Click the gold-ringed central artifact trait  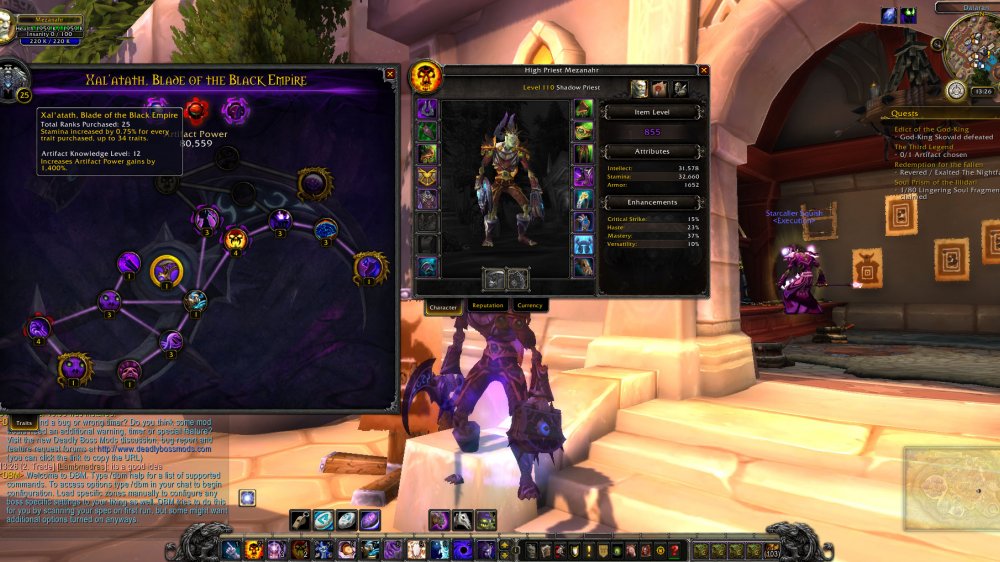(166, 270)
